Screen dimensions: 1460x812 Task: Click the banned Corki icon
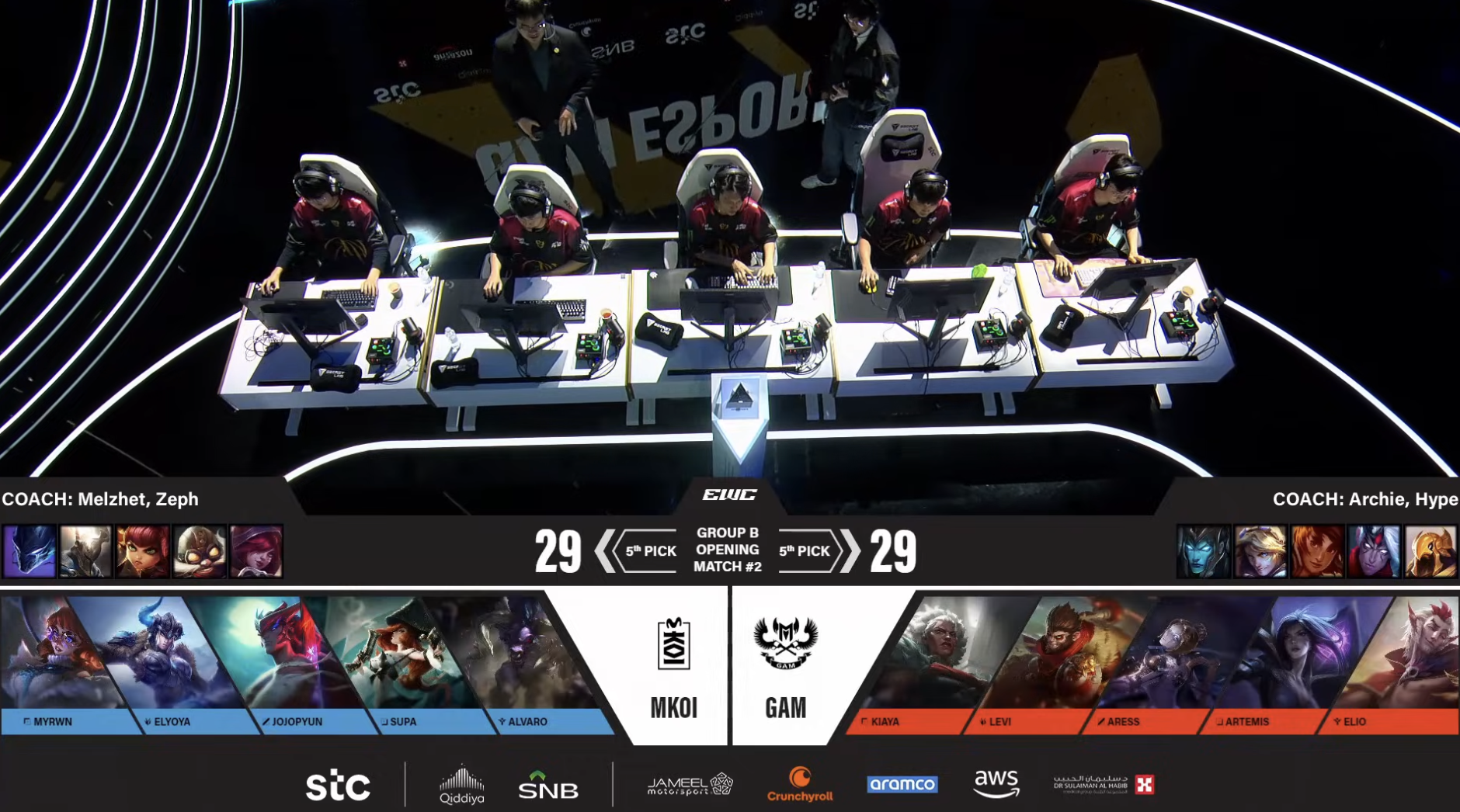200,551
